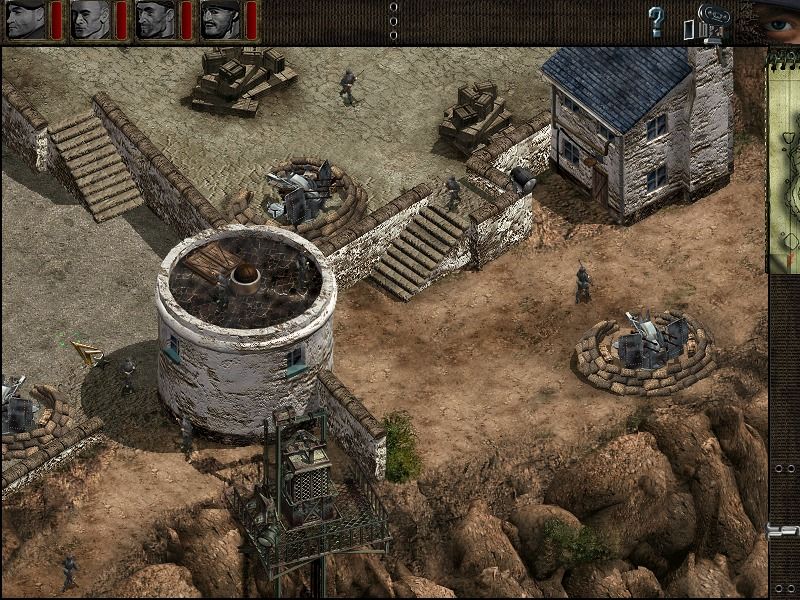800x600 pixels.
Task: Open help with the question mark icon
Action: (x=656, y=20)
